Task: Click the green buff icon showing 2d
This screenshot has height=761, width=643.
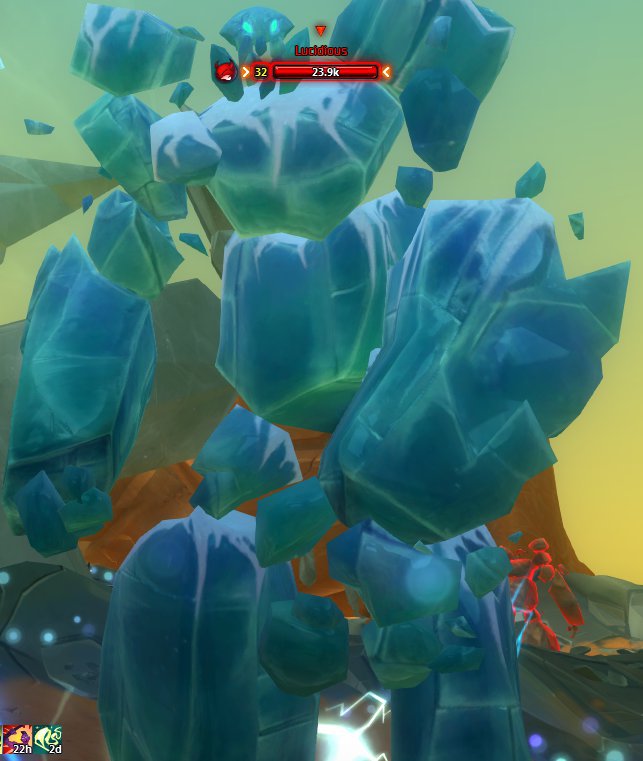Action: 48,740
